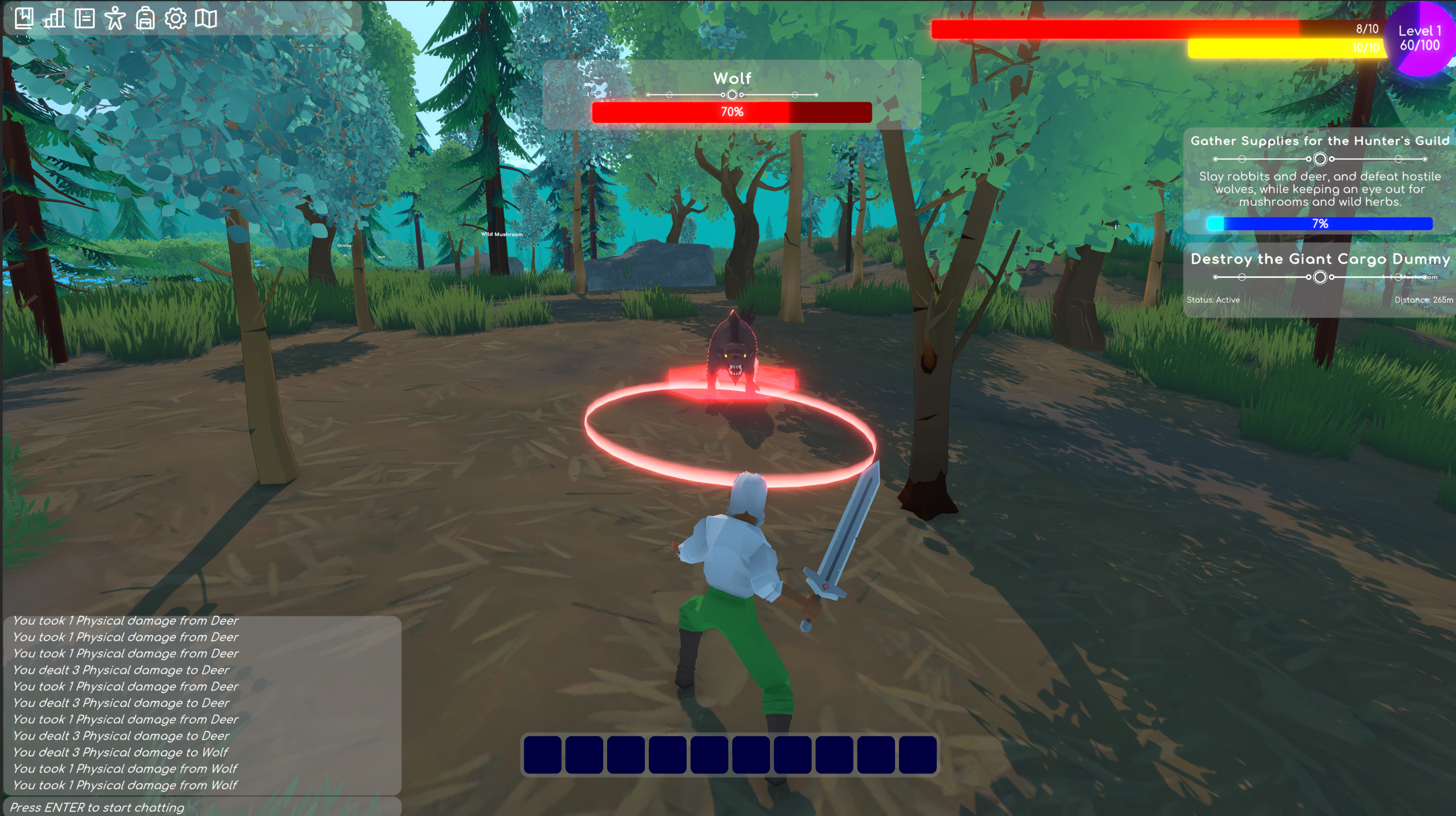The width and height of the screenshot is (1456, 816).
Task: Open the bookmarked book journal icon
Action: pyautogui.click(x=24, y=18)
